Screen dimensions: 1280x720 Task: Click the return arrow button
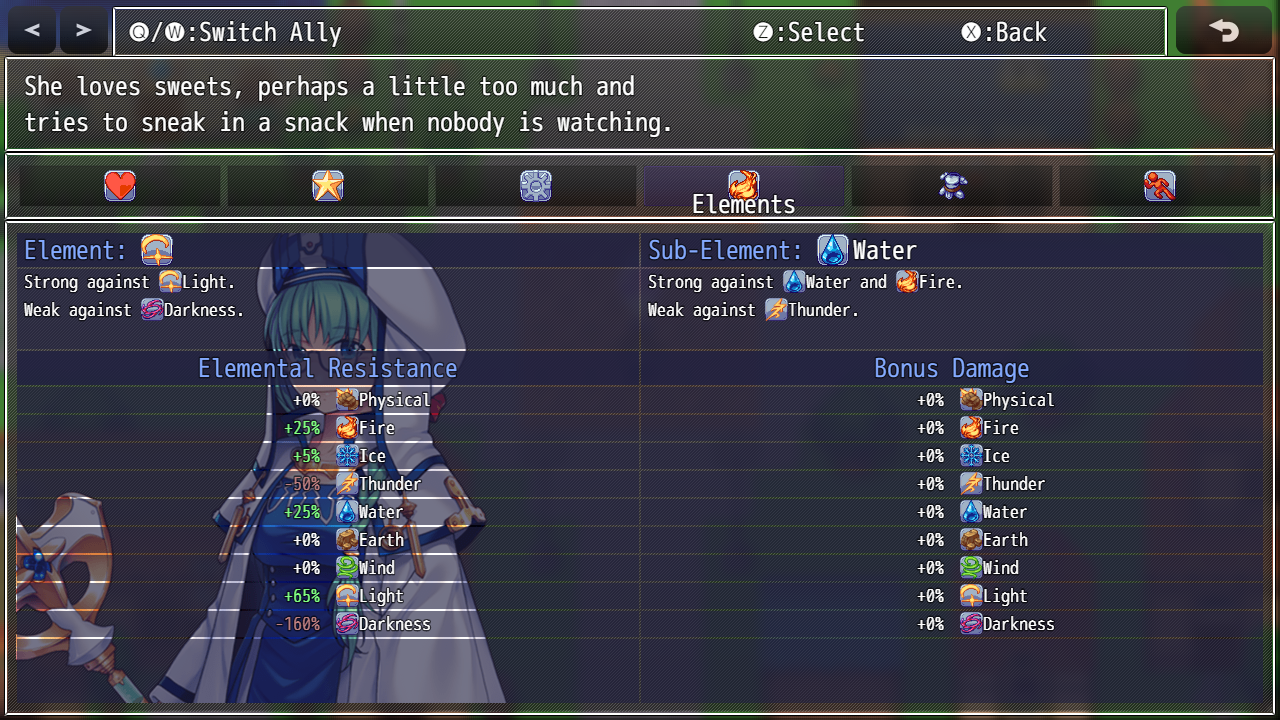tap(1223, 31)
